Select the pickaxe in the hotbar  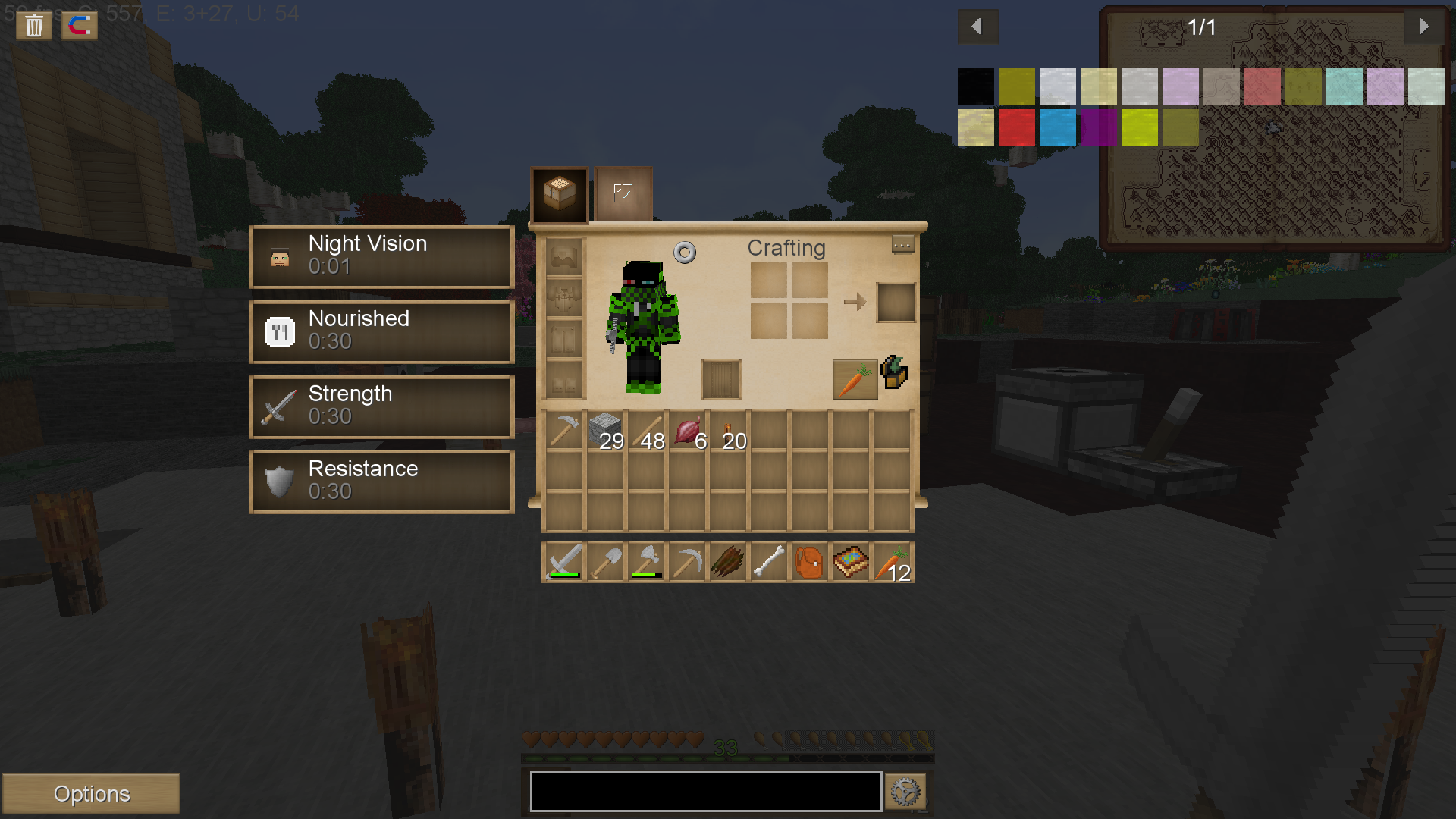[686, 561]
